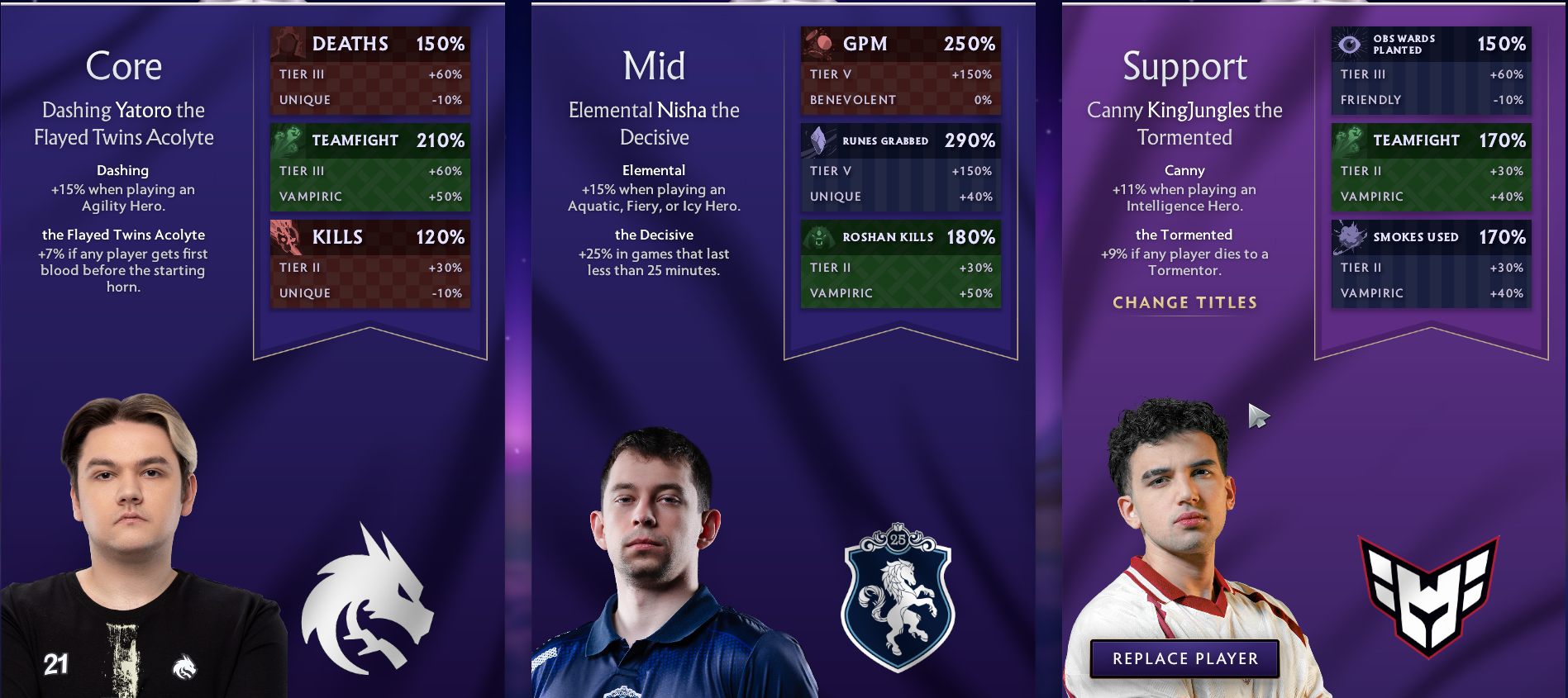
Task: Open Change Titles for the Support player
Action: [x=1184, y=302]
